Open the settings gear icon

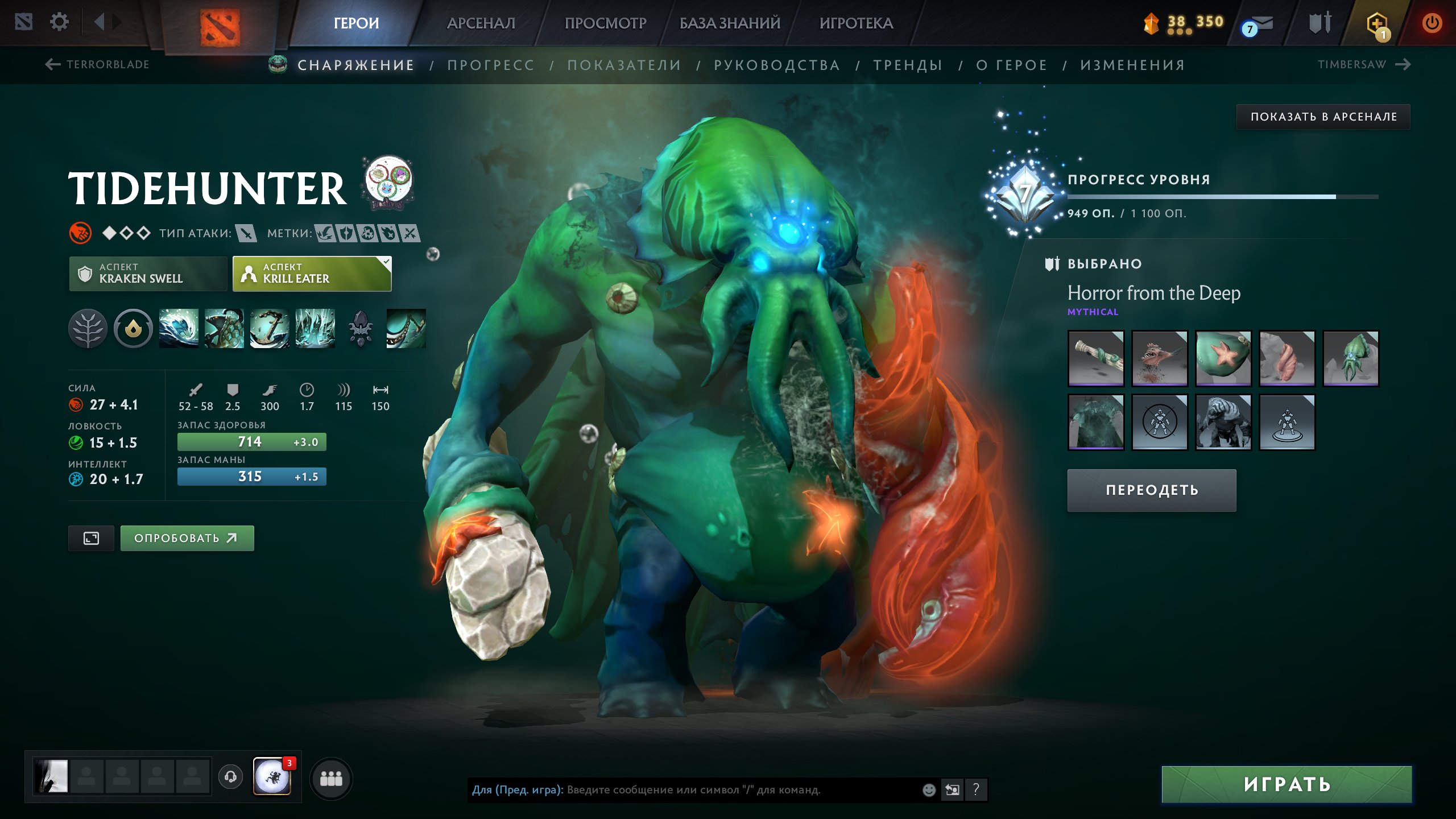(x=59, y=22)
